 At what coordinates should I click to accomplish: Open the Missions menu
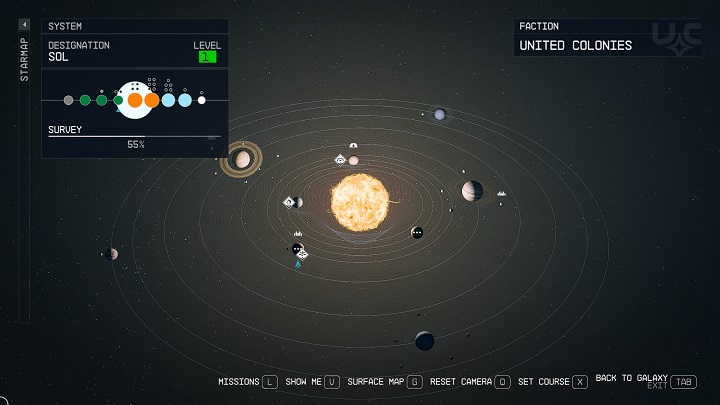point(247,382)
